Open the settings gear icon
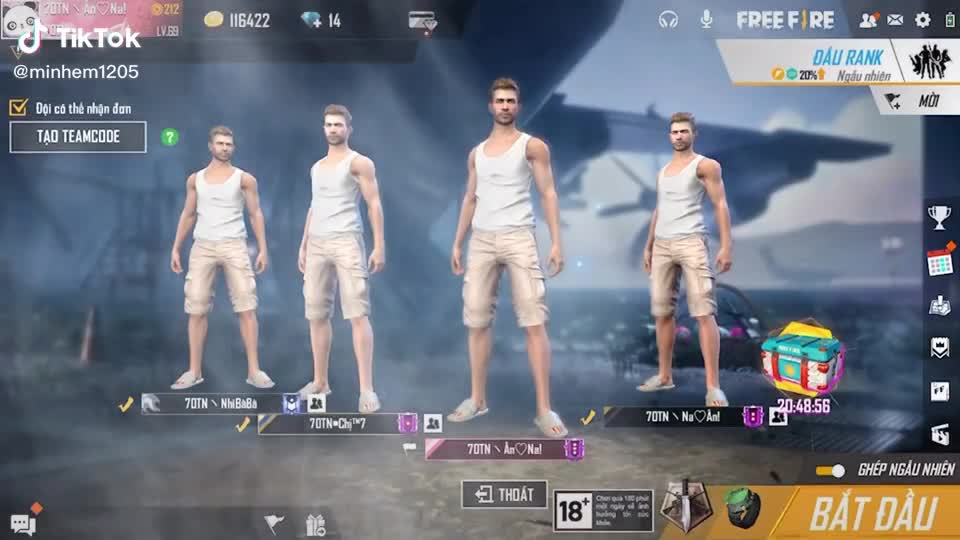This screenshot has height=540, width=960. [922, 19]
